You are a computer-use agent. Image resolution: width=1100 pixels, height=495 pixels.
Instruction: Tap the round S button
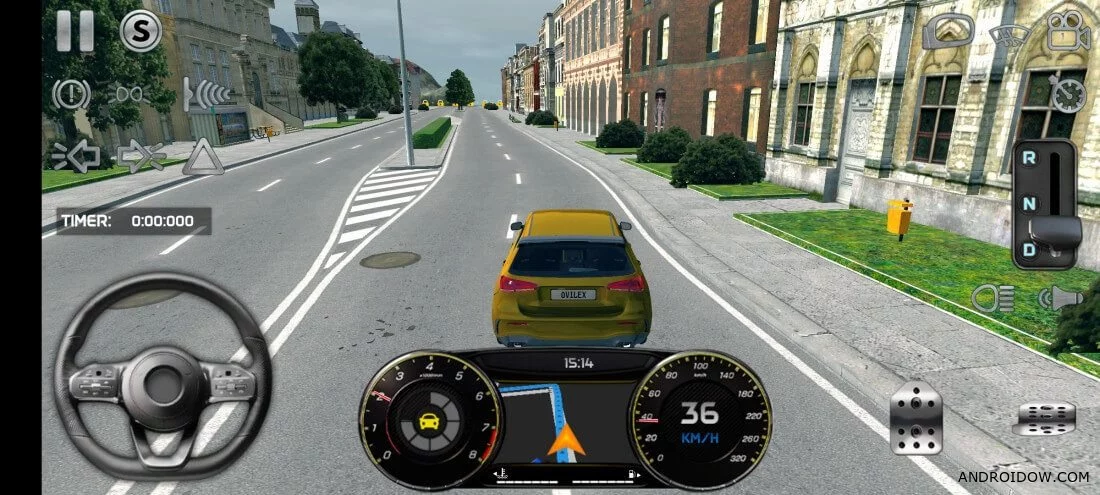pyautogui.click(x=141, y=31)
